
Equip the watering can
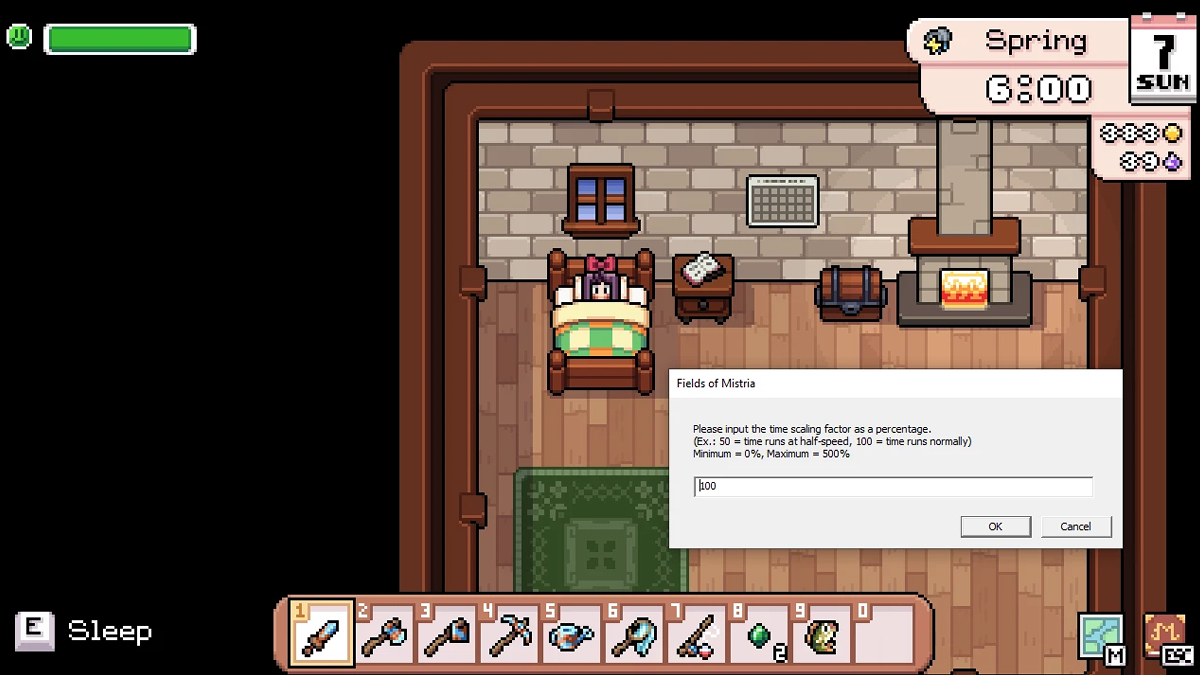tap(570, 634)
